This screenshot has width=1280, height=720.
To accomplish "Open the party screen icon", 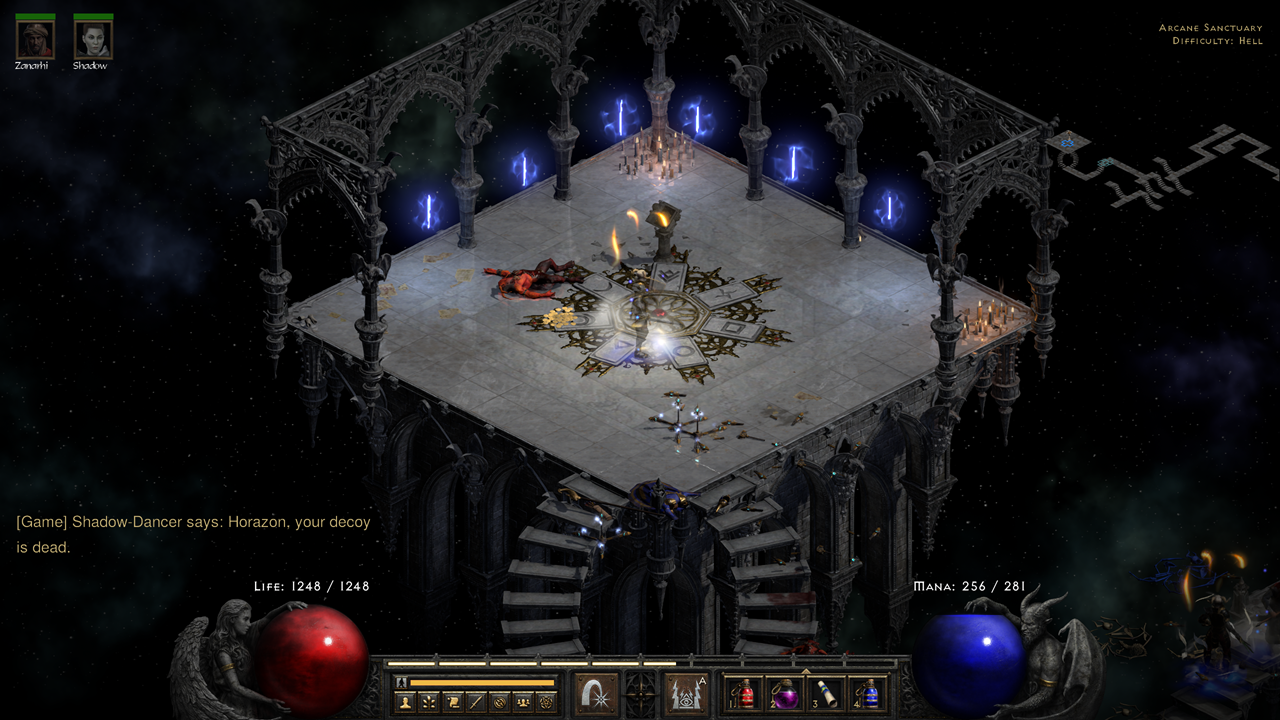I will click(x=523, y=700).
